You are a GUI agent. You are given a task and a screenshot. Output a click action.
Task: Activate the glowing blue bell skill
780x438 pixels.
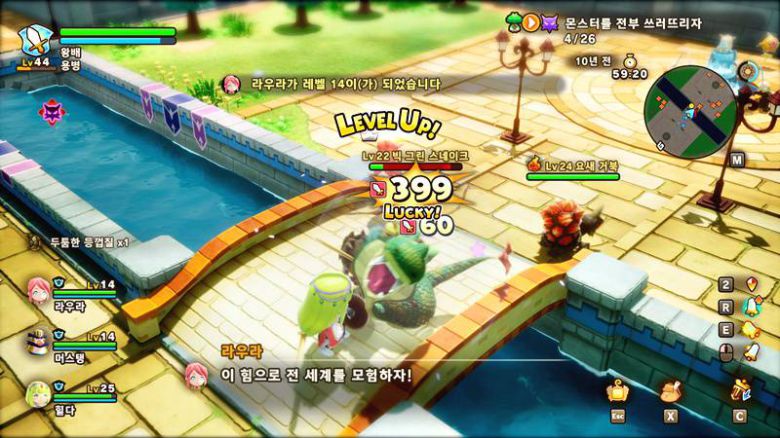749,306
